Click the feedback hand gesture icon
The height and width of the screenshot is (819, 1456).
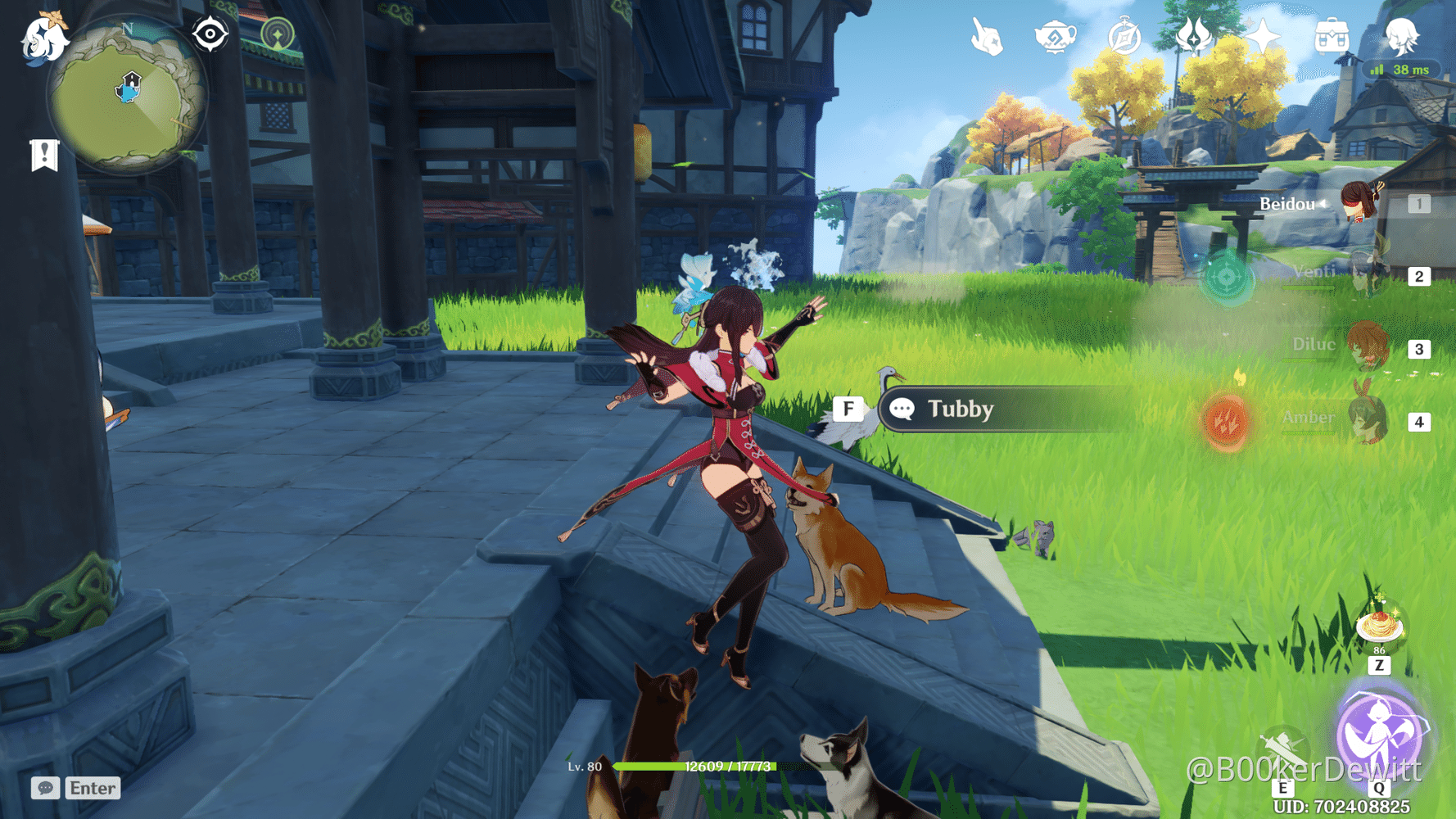click(x=986, y=35)
